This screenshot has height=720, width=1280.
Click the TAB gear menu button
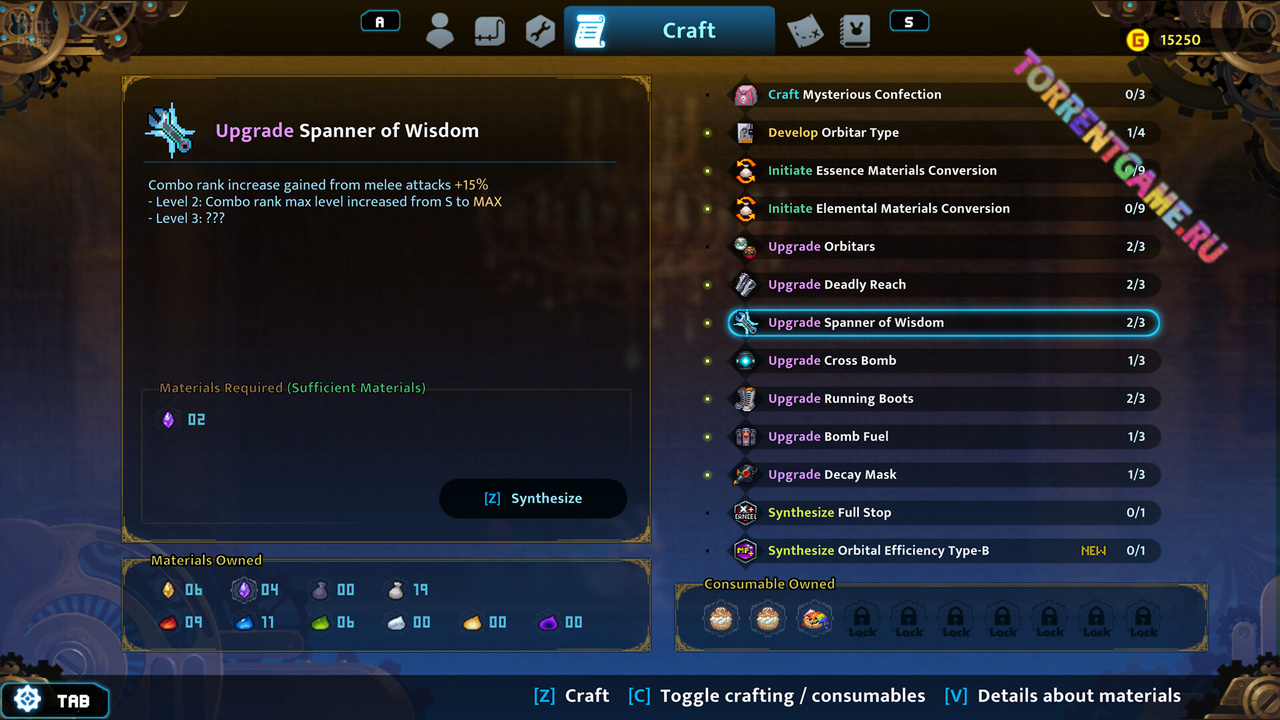pos(55,700)
